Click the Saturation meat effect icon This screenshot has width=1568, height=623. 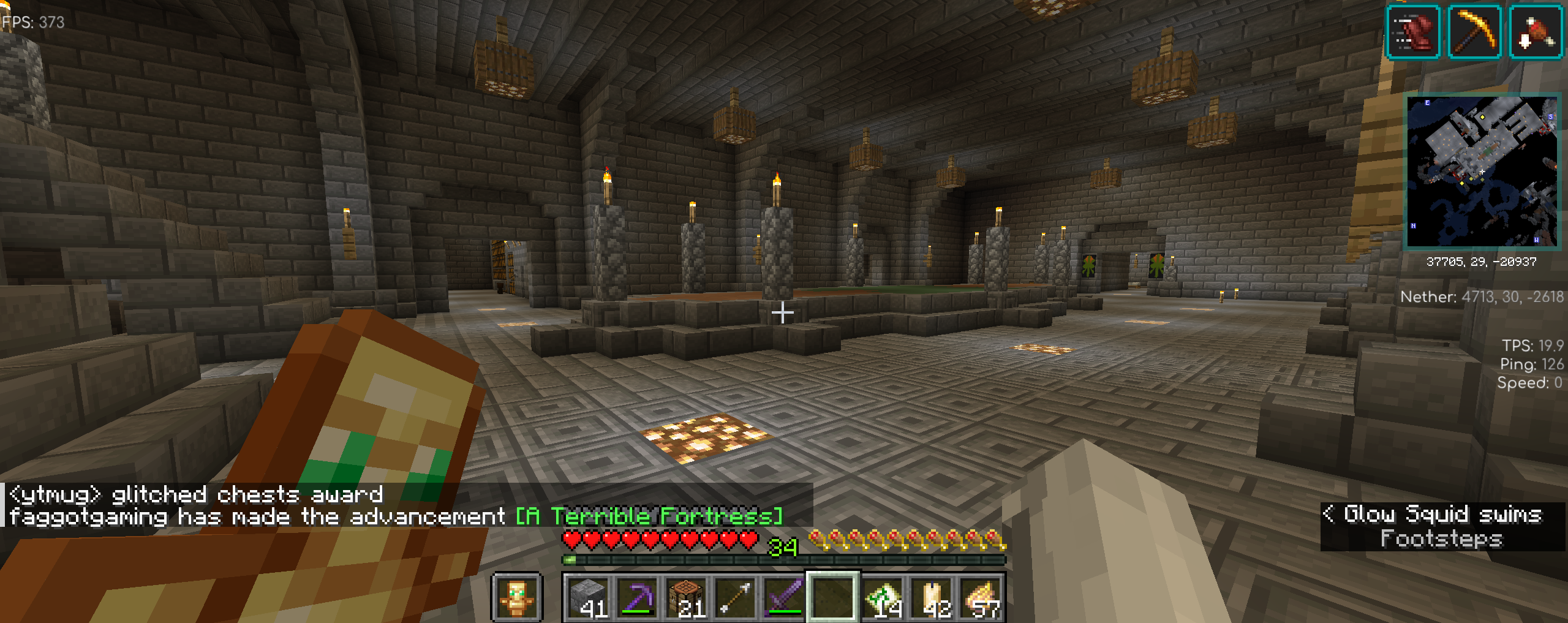point(1535,32)
